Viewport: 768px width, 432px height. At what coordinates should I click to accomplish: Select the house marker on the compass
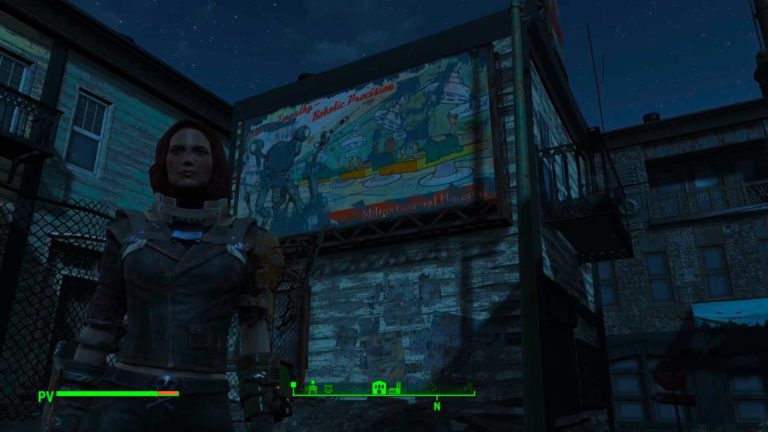(x=379, y=388)
